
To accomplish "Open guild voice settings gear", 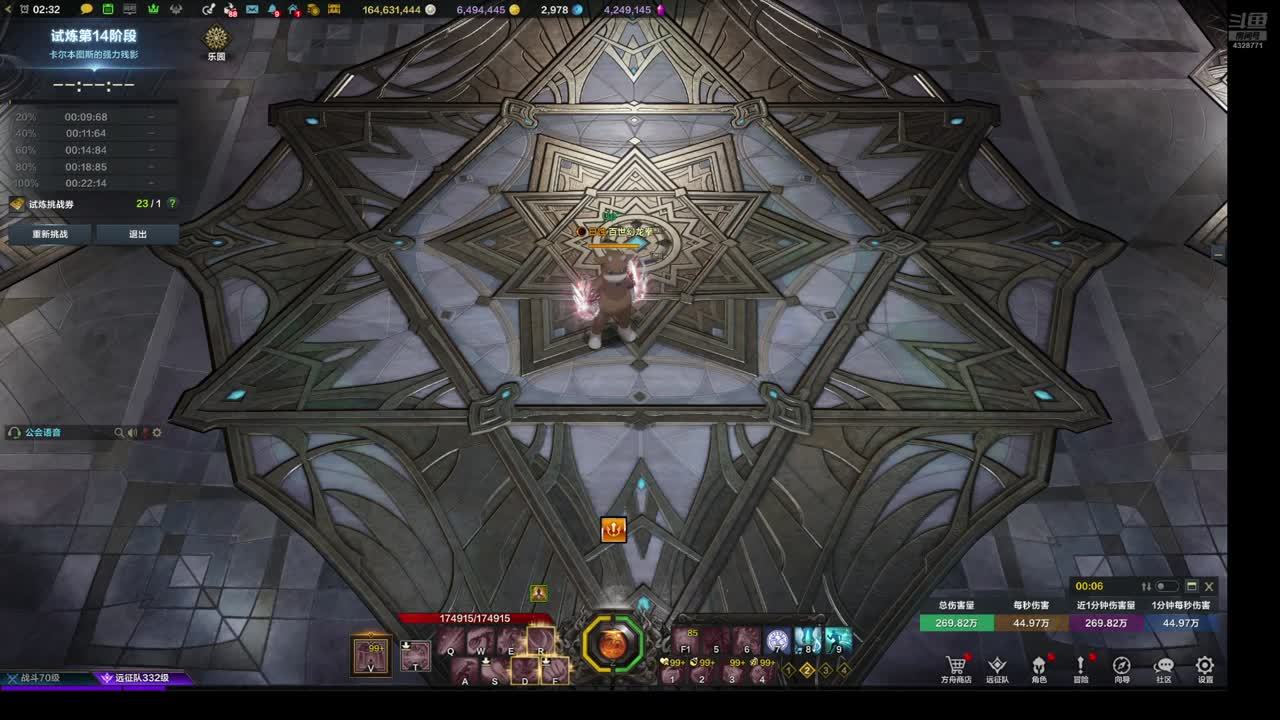I will tap(157, 433).
